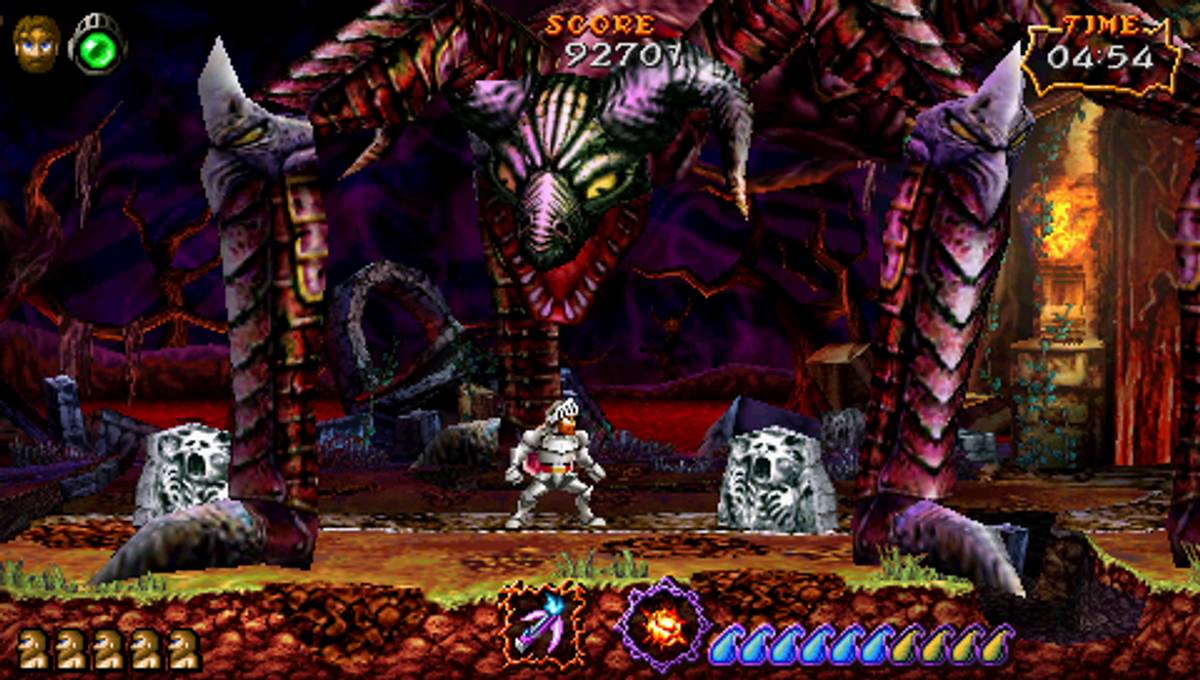This screenshot has width=1200, height=680.
Task: Select the green orb ring icon
Action: [97, 45]
